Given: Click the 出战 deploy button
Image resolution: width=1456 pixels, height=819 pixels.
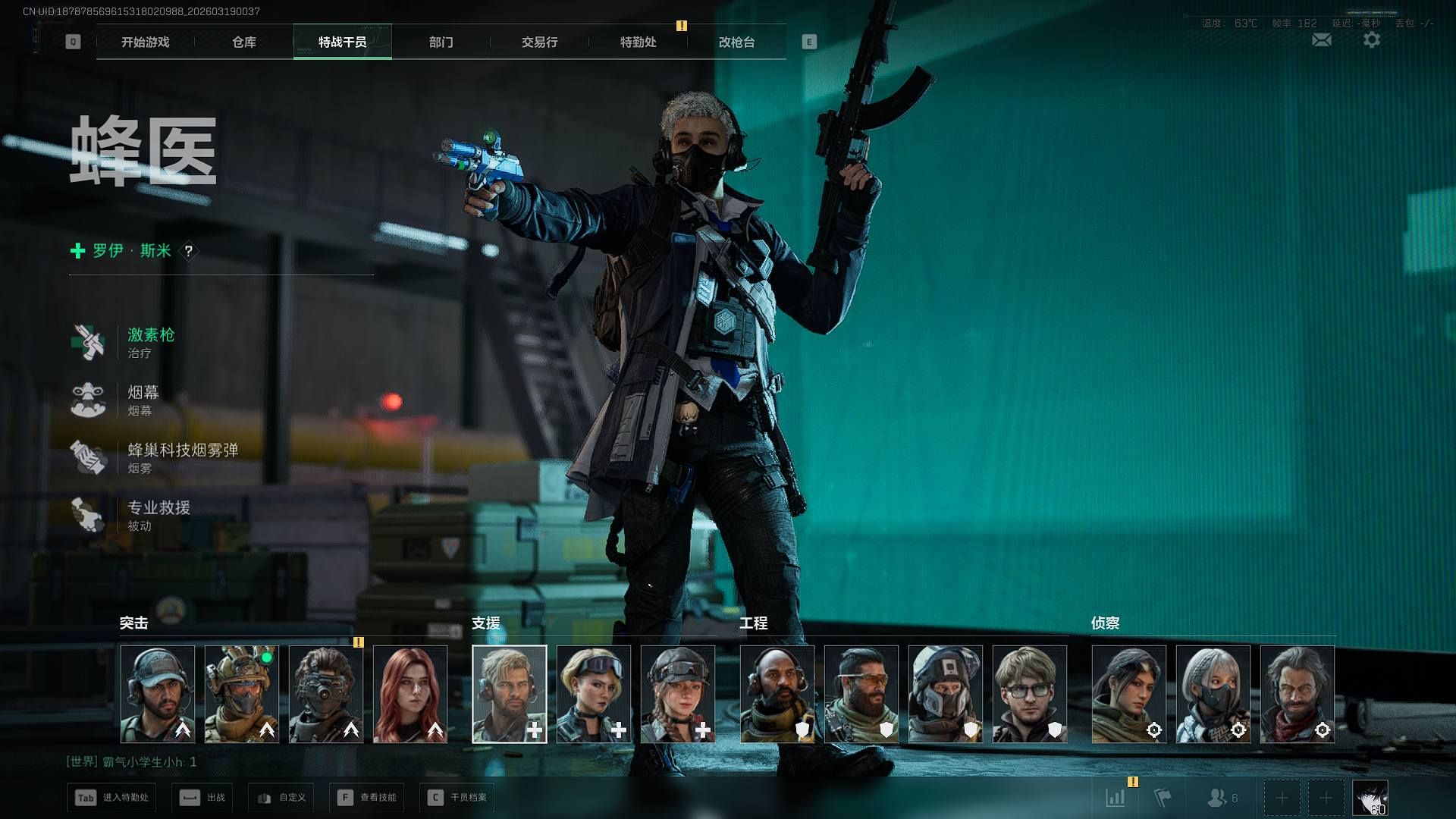Looking at the screenshot, I should point(203,798).
